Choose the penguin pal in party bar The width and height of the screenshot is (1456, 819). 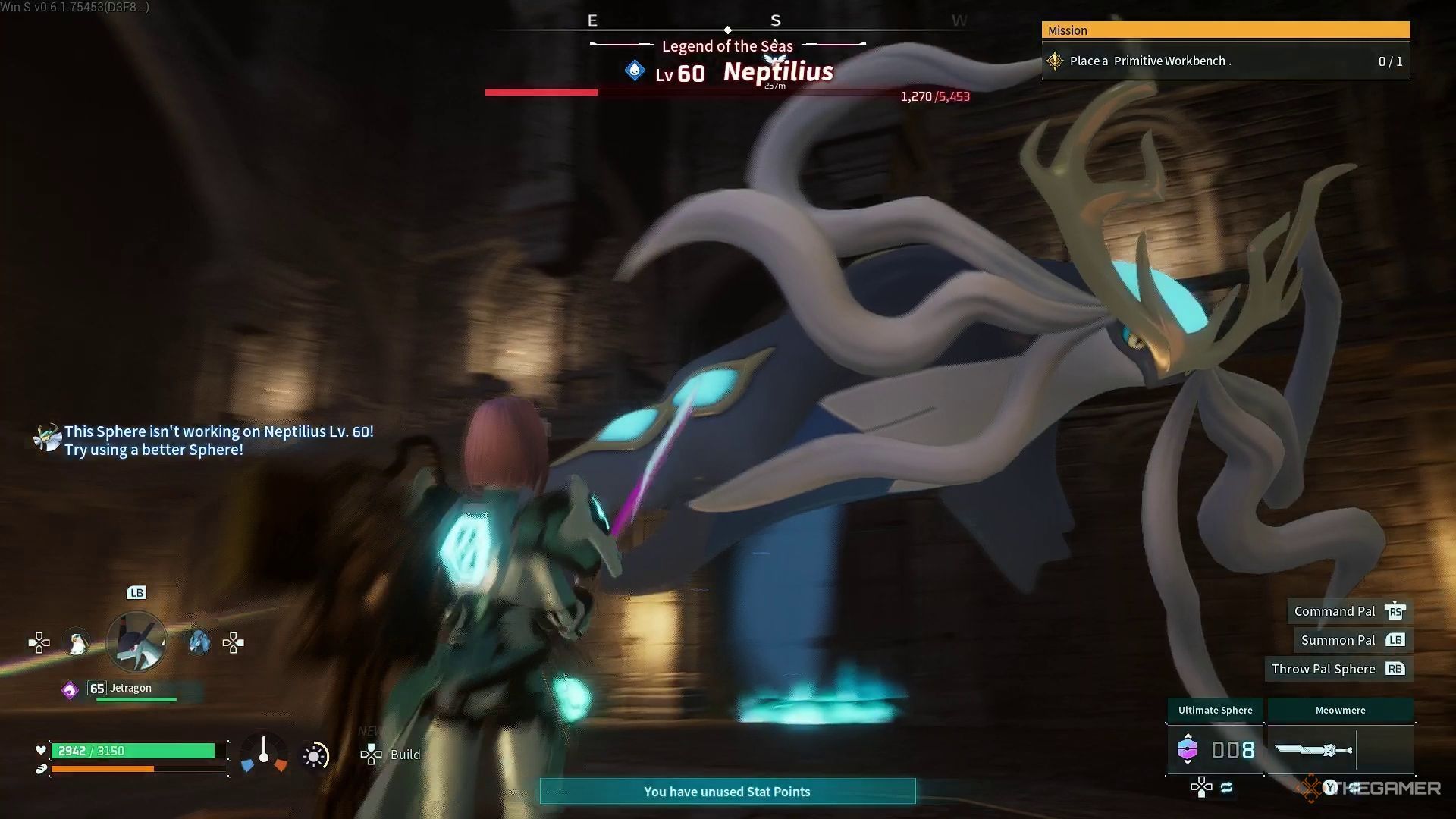(77, 644)
